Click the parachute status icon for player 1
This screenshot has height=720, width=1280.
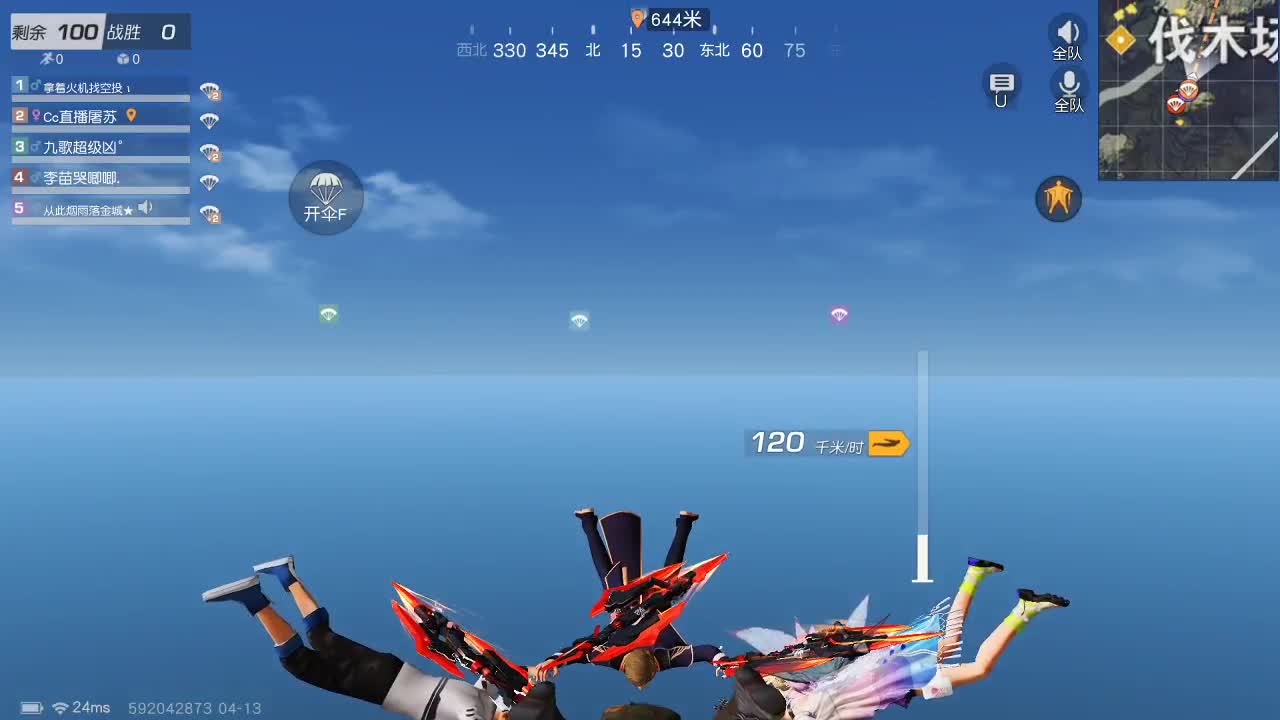[207, 89]
